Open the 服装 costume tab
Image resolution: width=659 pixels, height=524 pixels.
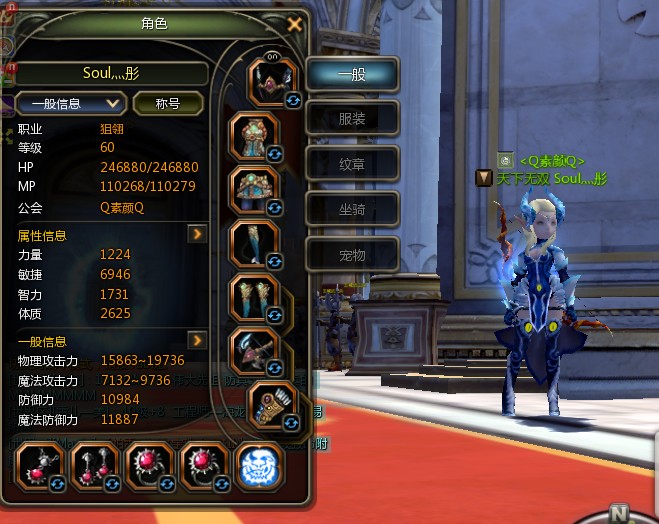click(352, 119)
